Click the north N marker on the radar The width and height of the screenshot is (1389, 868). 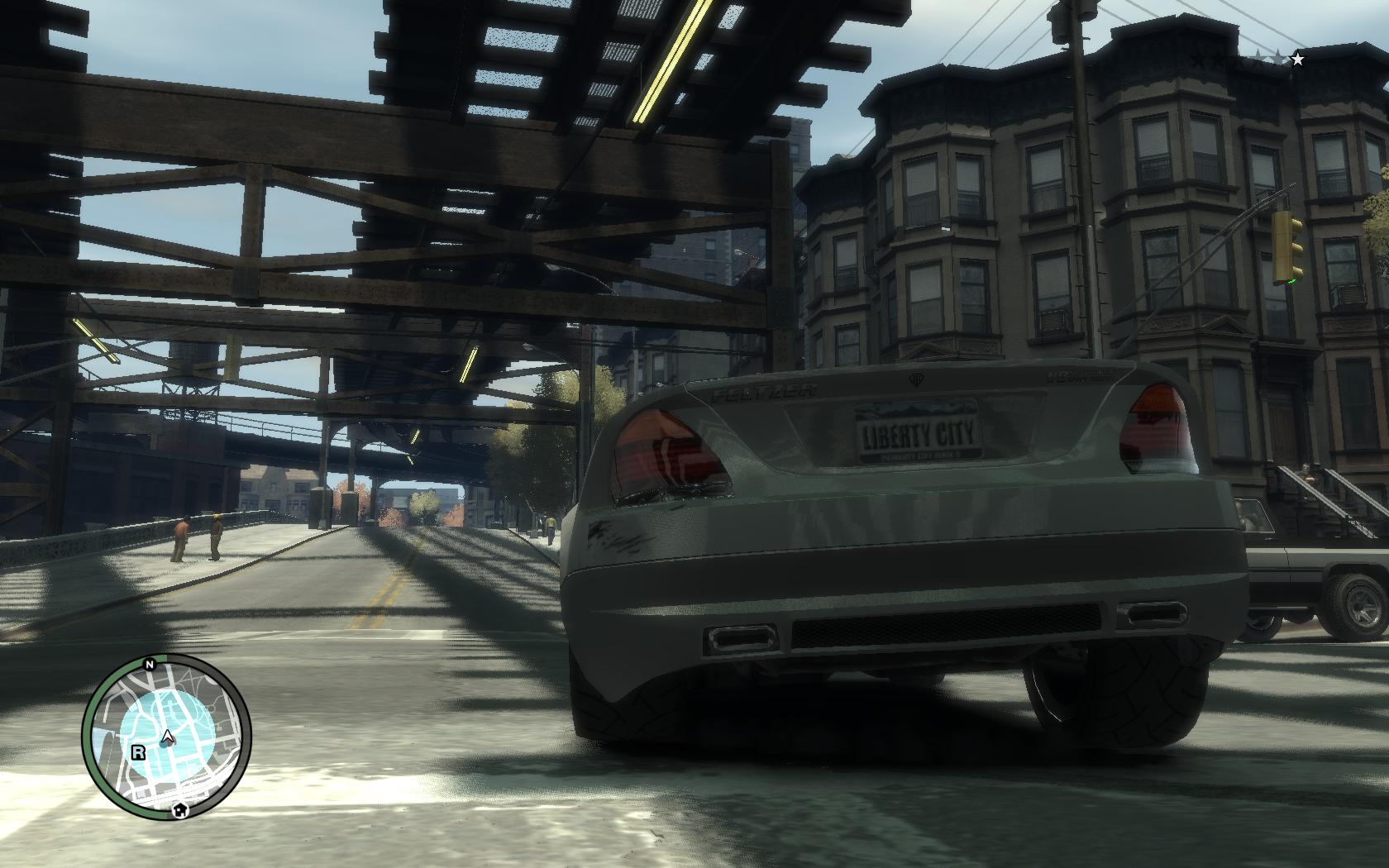150,664
